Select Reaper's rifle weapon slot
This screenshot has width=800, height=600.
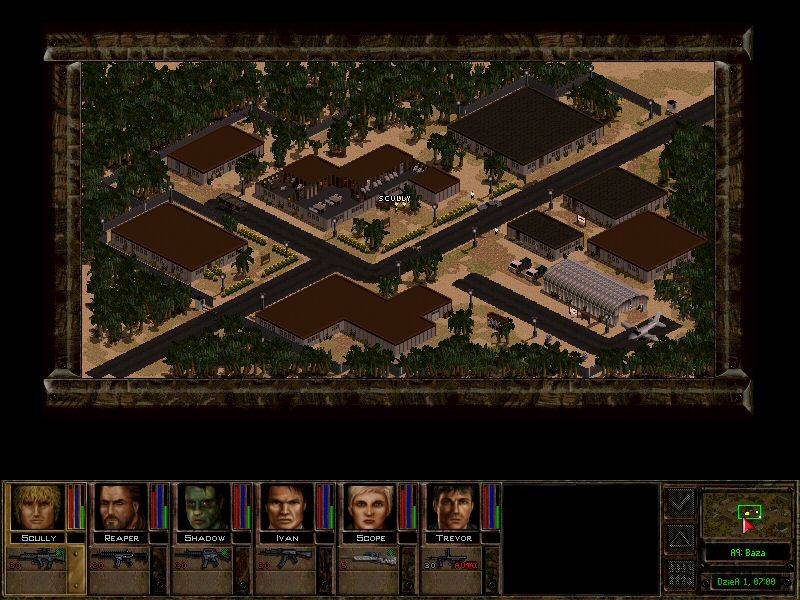click(120, 556)
